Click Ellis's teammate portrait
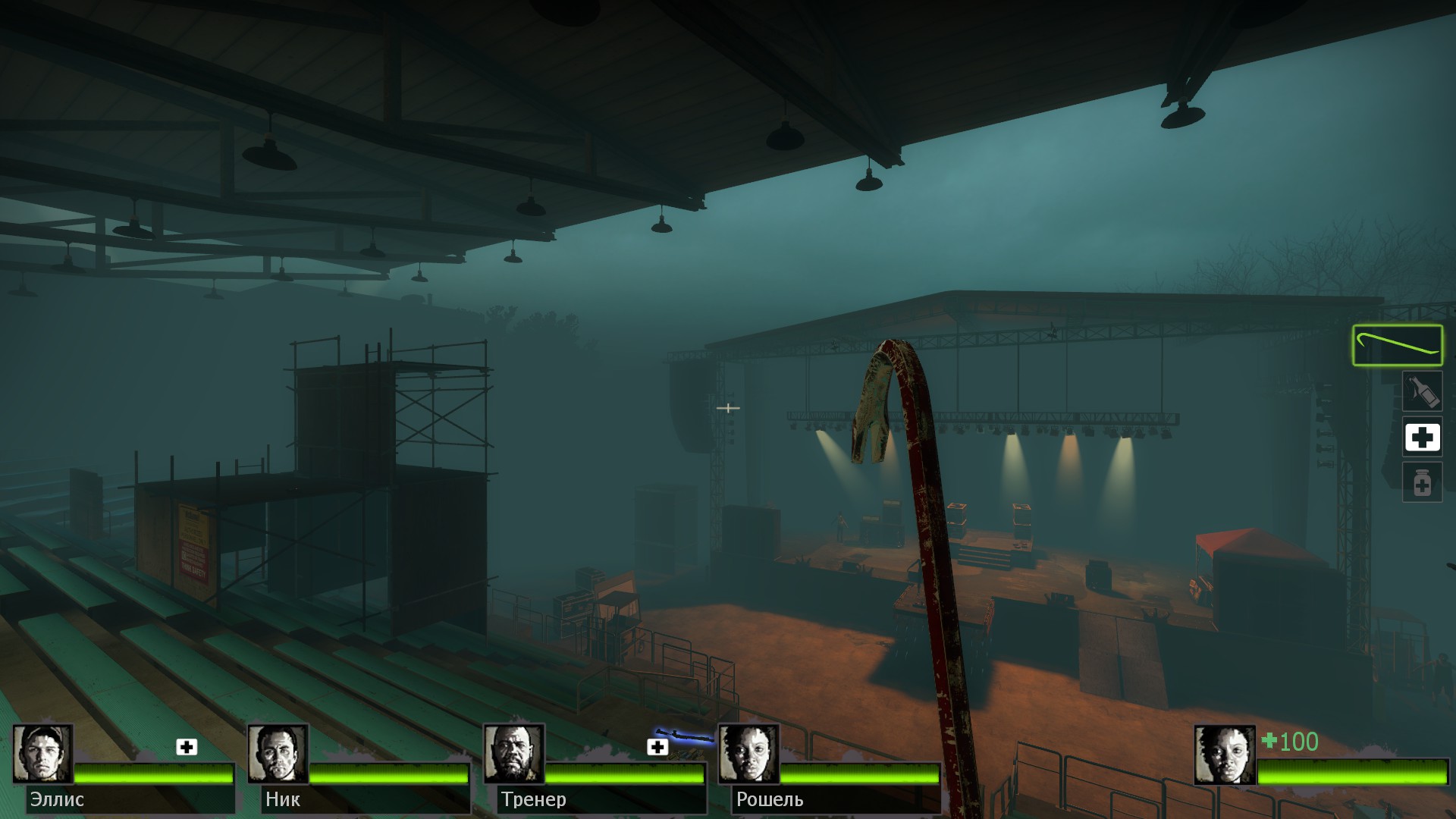 [42, 754]
